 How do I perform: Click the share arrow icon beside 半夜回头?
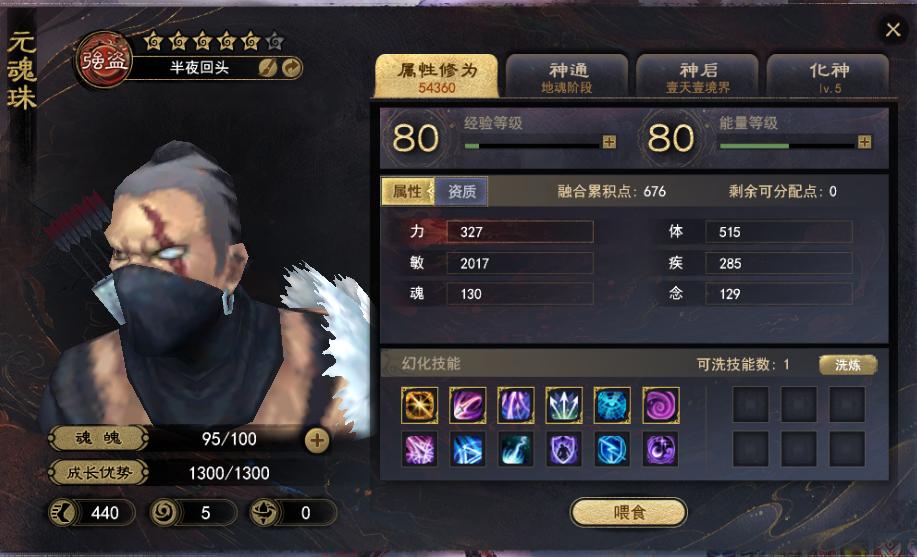pos(291,67)
